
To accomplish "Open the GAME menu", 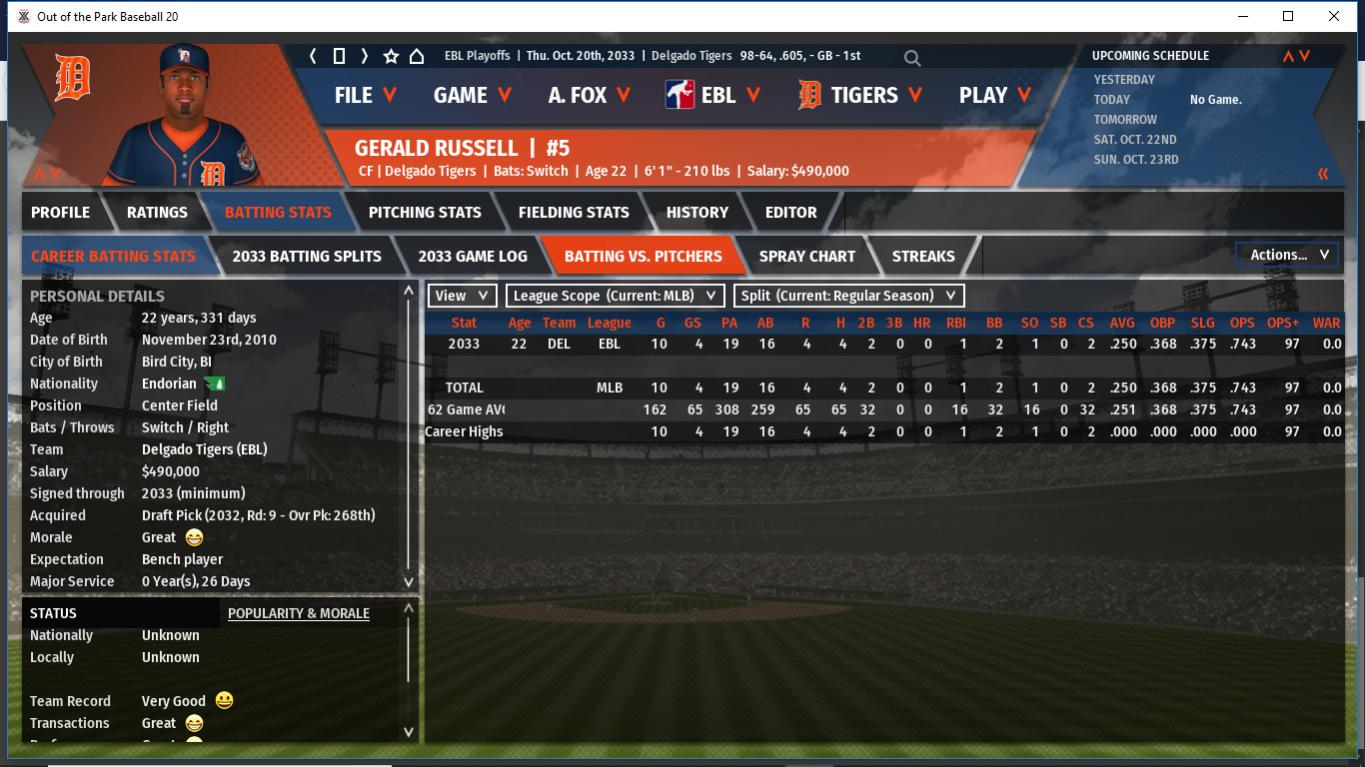I will point(472,95).
